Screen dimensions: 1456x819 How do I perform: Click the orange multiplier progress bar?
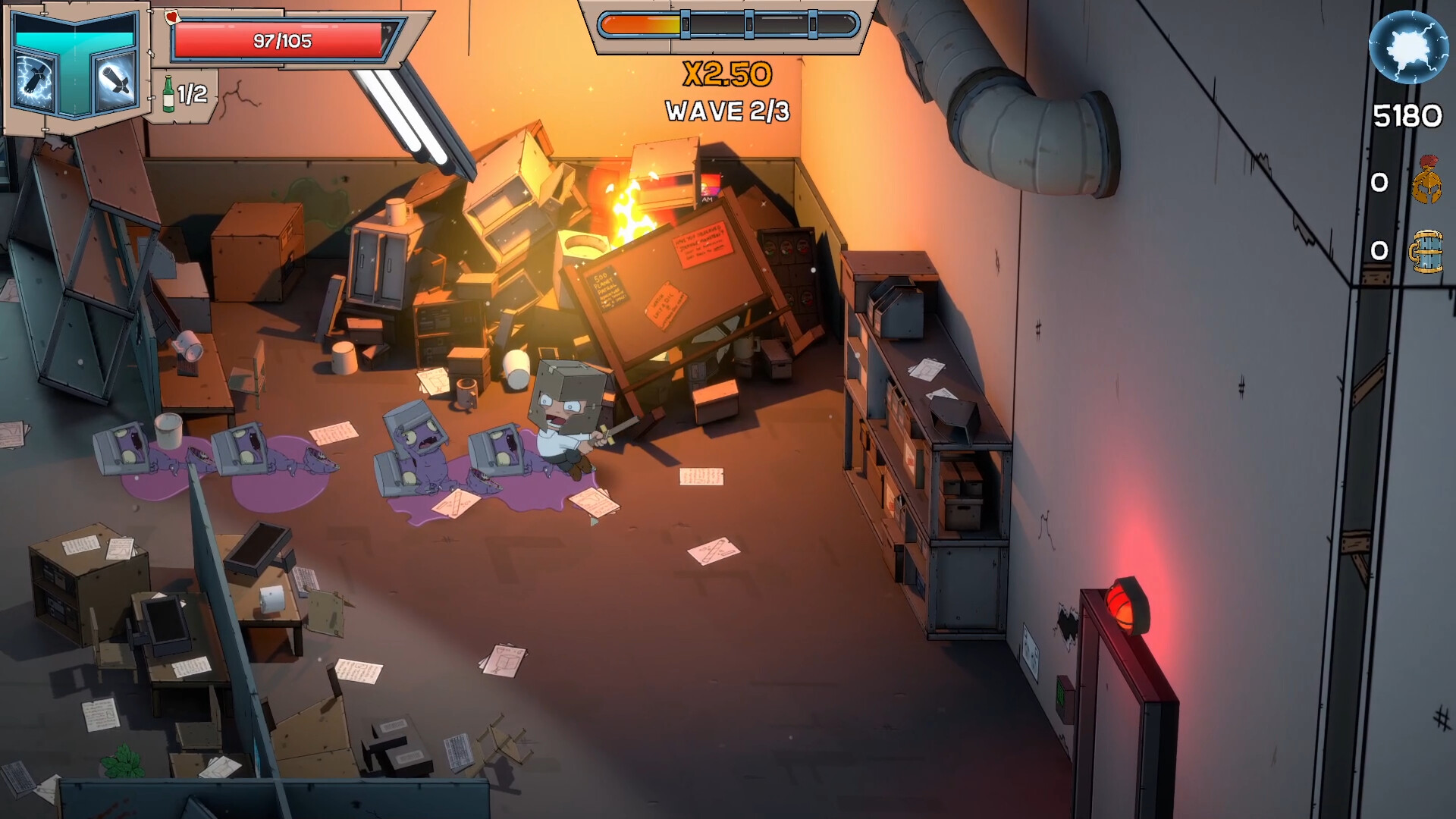(x=641, y=24)
